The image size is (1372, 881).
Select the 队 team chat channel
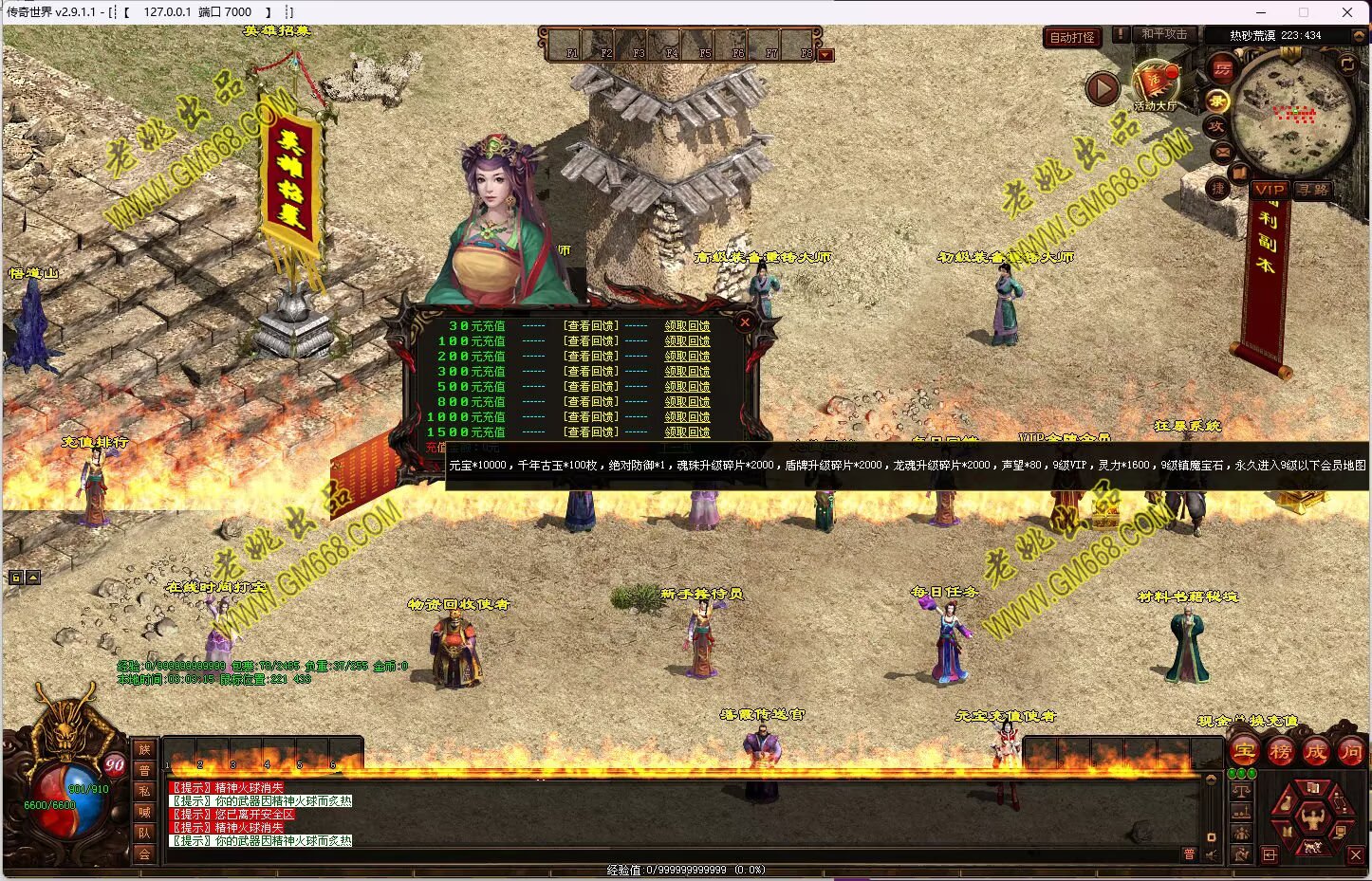[x=144, y=833]
